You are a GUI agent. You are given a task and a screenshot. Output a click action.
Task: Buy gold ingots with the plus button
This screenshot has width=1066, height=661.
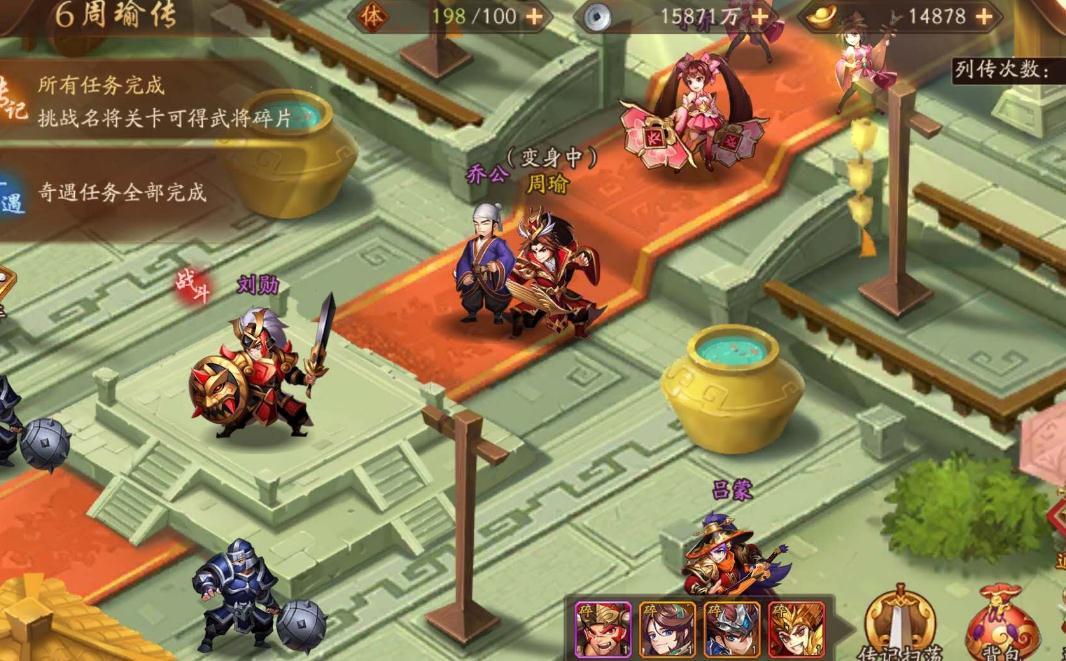pyautogui.click(x=984, y=16)
